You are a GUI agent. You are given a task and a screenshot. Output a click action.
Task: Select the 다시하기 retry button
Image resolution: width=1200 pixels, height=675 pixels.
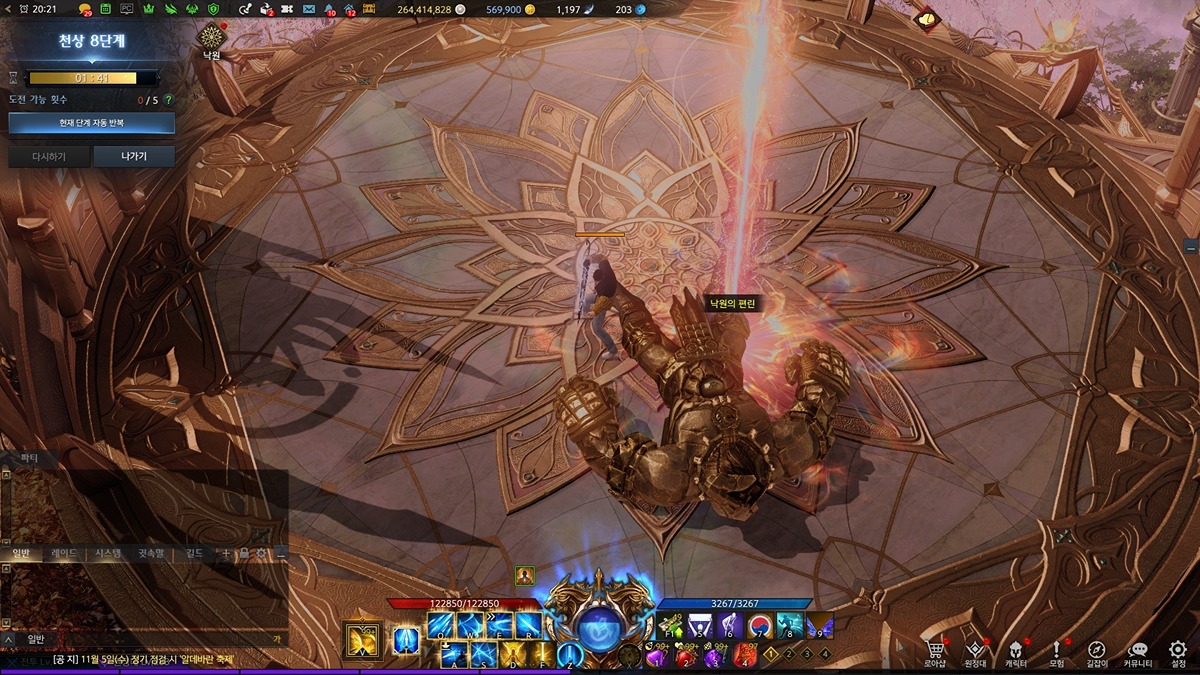48,157
